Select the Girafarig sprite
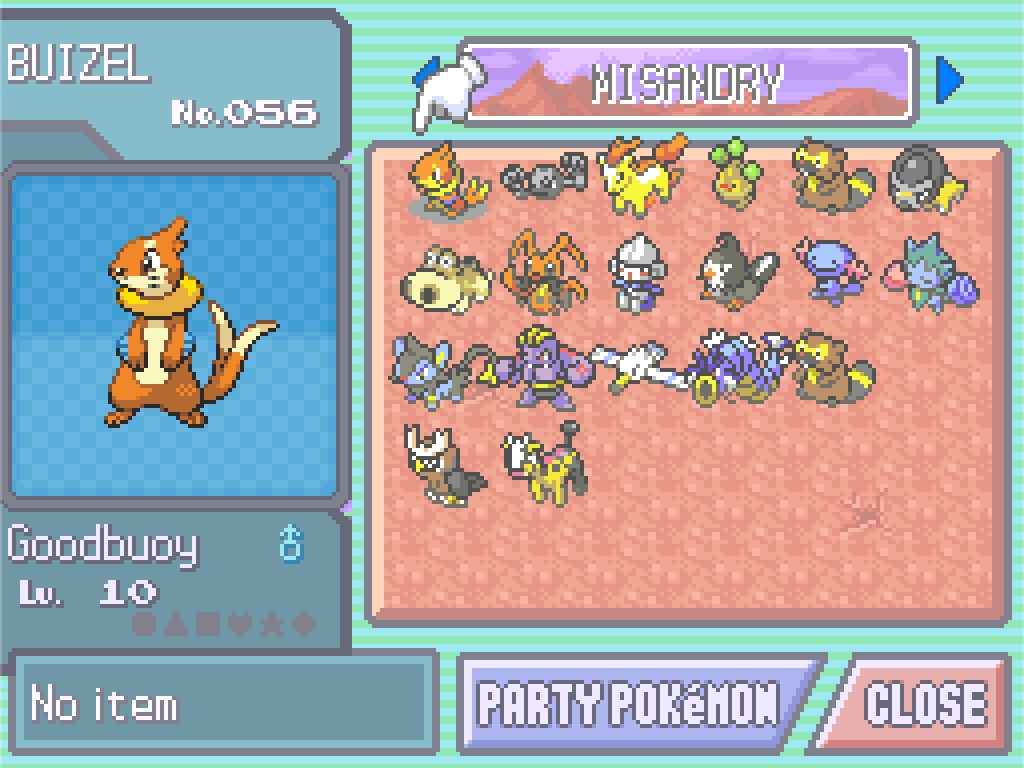Screen dimensions: 1024x768 tap(543, 464)
